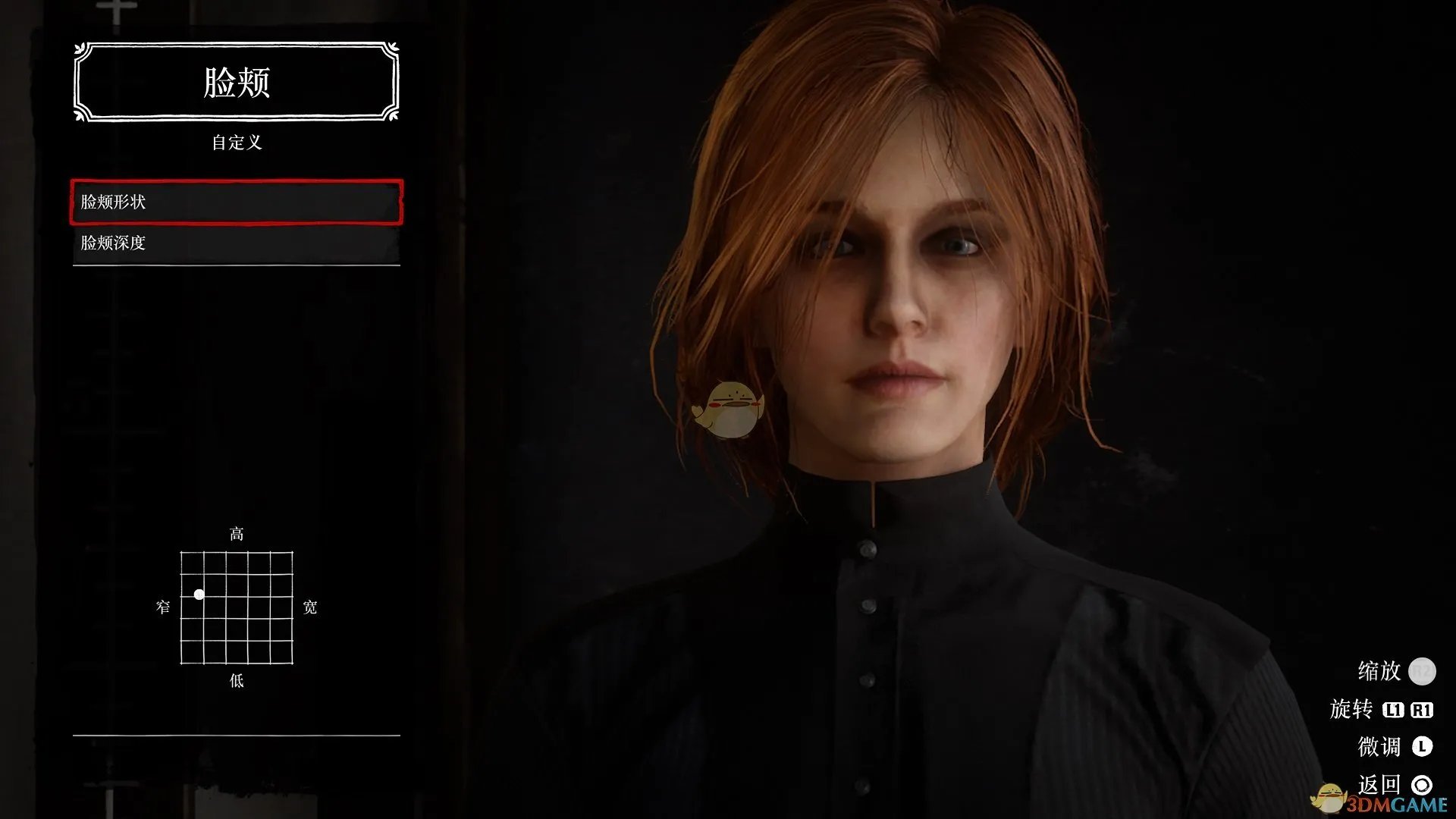The image size is (1456, 819).
Task: Choose the 脸颊深度 option
Action: tap(236, 243)
